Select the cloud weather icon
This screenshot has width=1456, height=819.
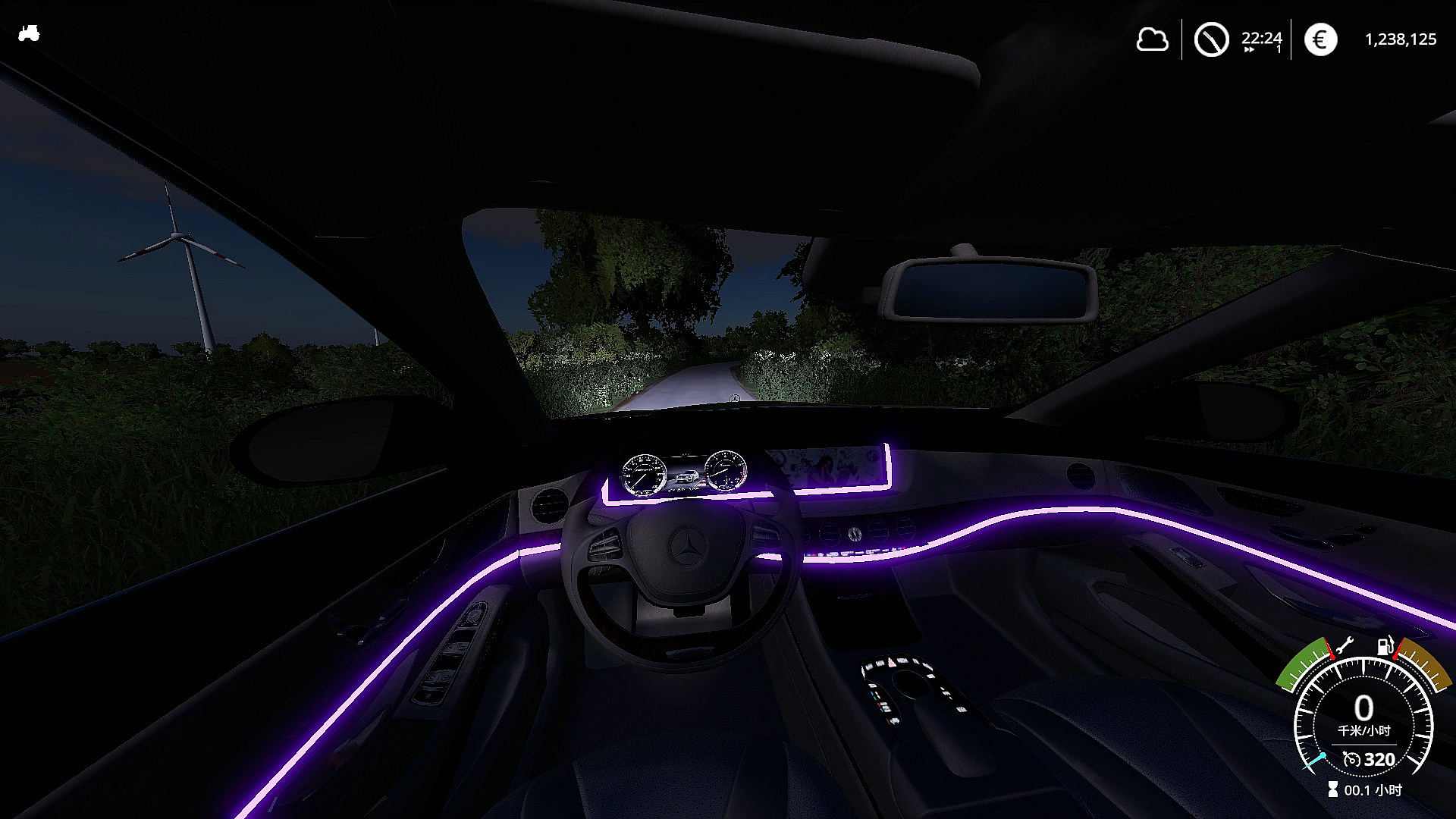[1152, 39]
